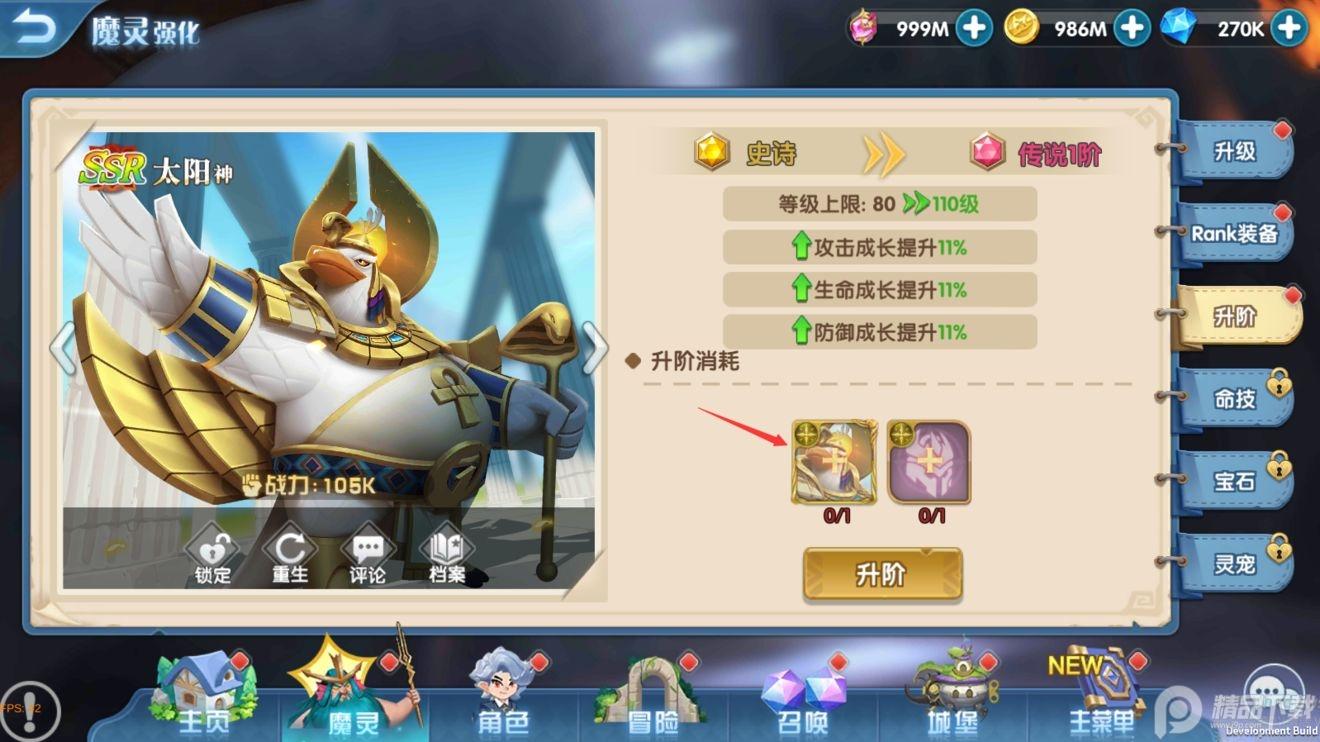
Task: Open the 档案 archive icon under the portrait
Action: [445, 551]
